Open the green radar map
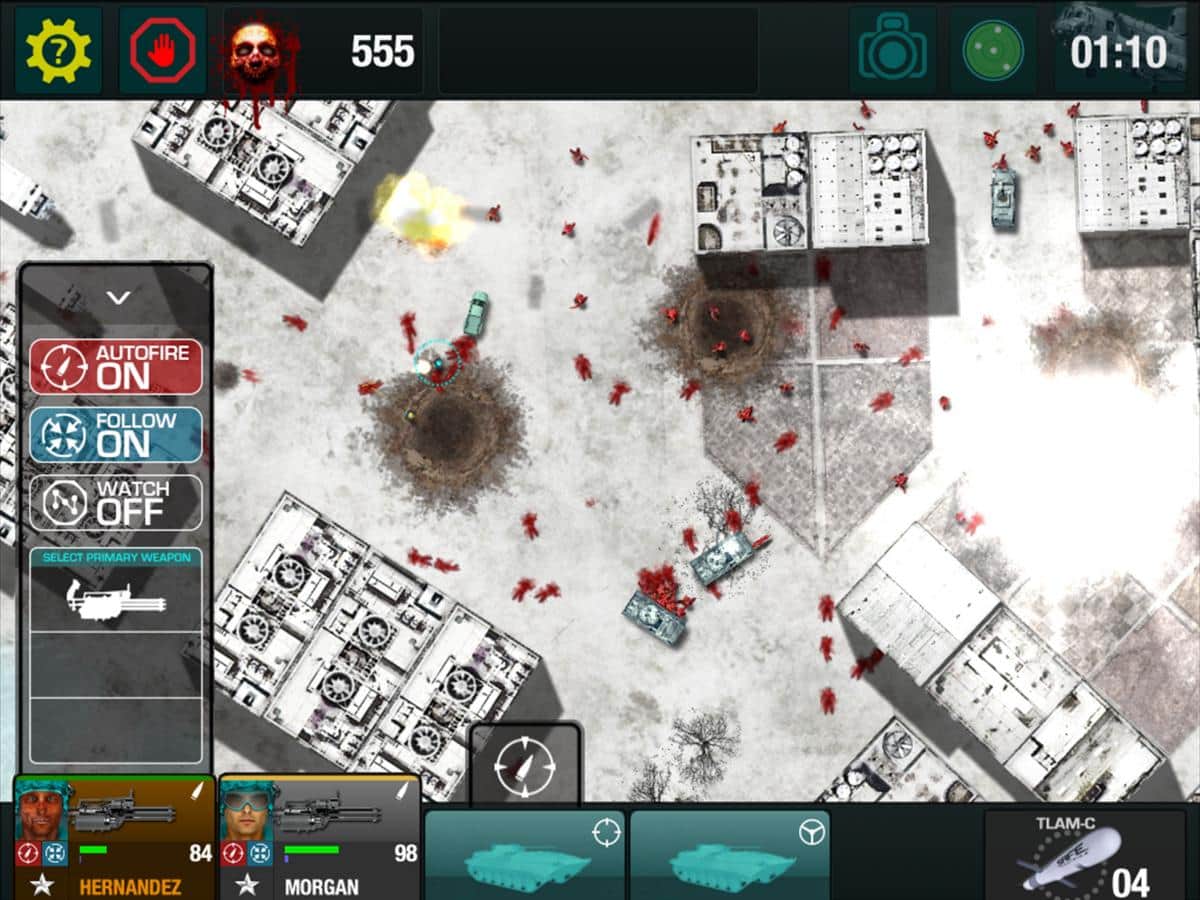 pyautogui.click(x=992, y=50)
